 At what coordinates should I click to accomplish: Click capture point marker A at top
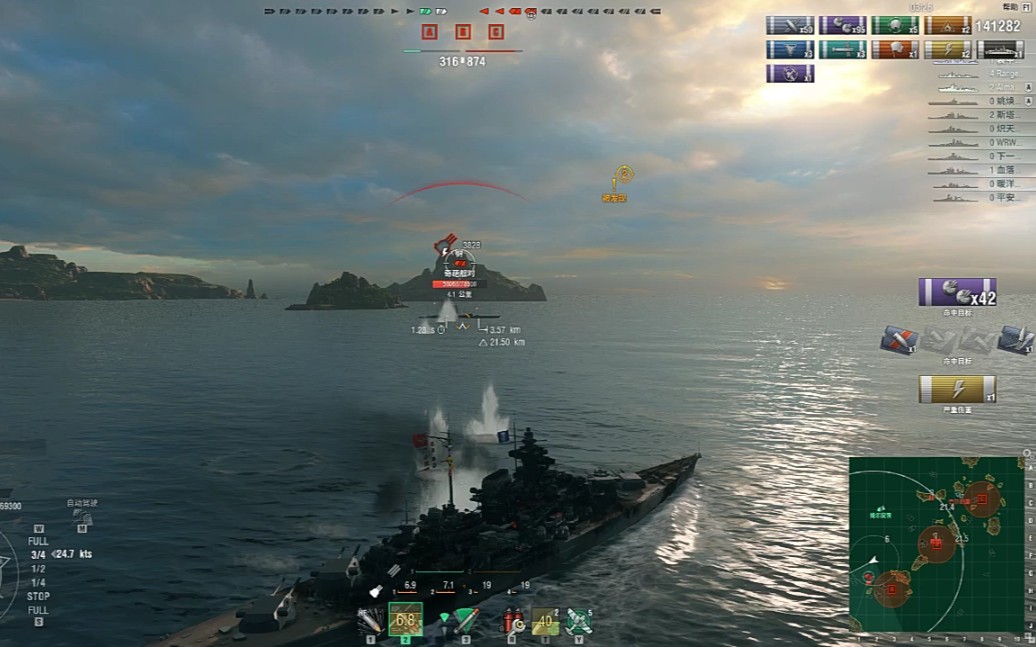click(x=430, y=32)
